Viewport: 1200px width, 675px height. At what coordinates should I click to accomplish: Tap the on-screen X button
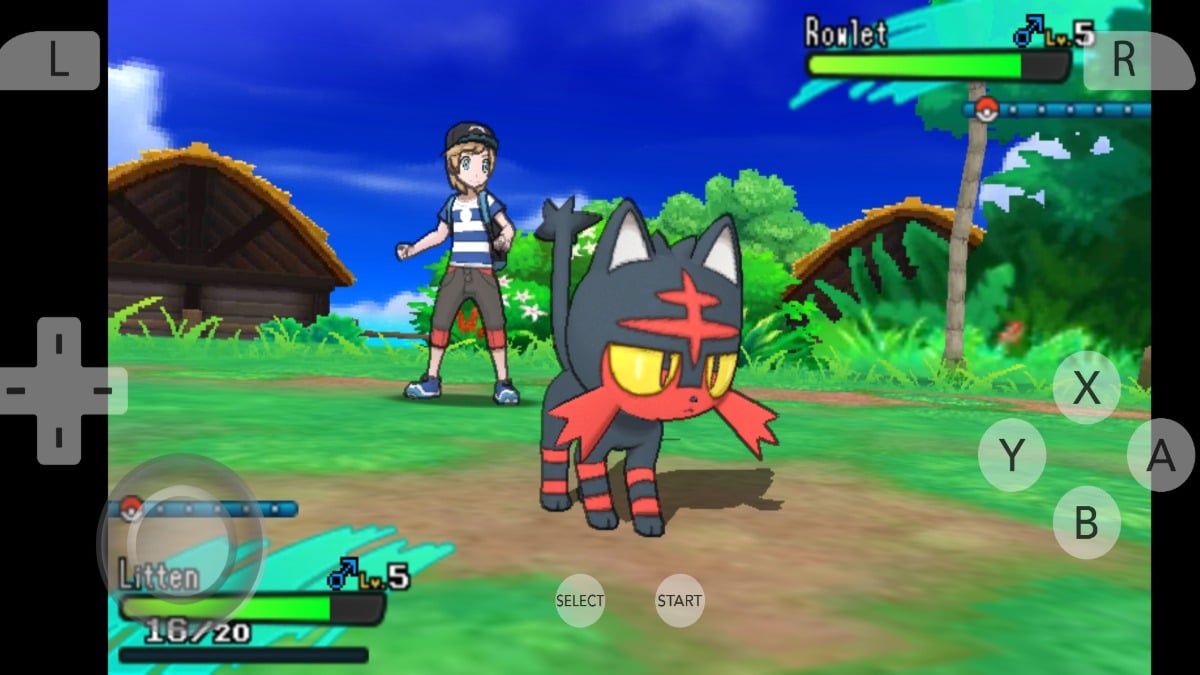pos(1086,387)
